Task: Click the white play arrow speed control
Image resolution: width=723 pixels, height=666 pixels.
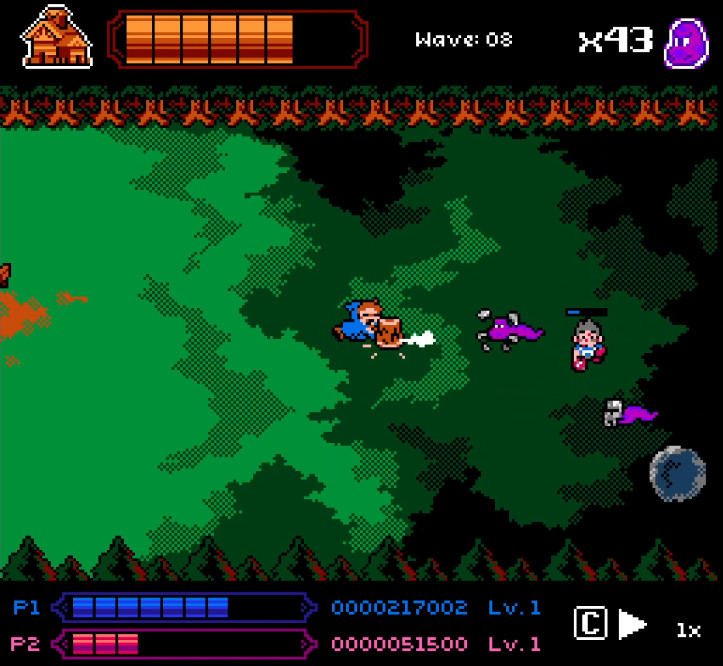Action: click(632, 625)
